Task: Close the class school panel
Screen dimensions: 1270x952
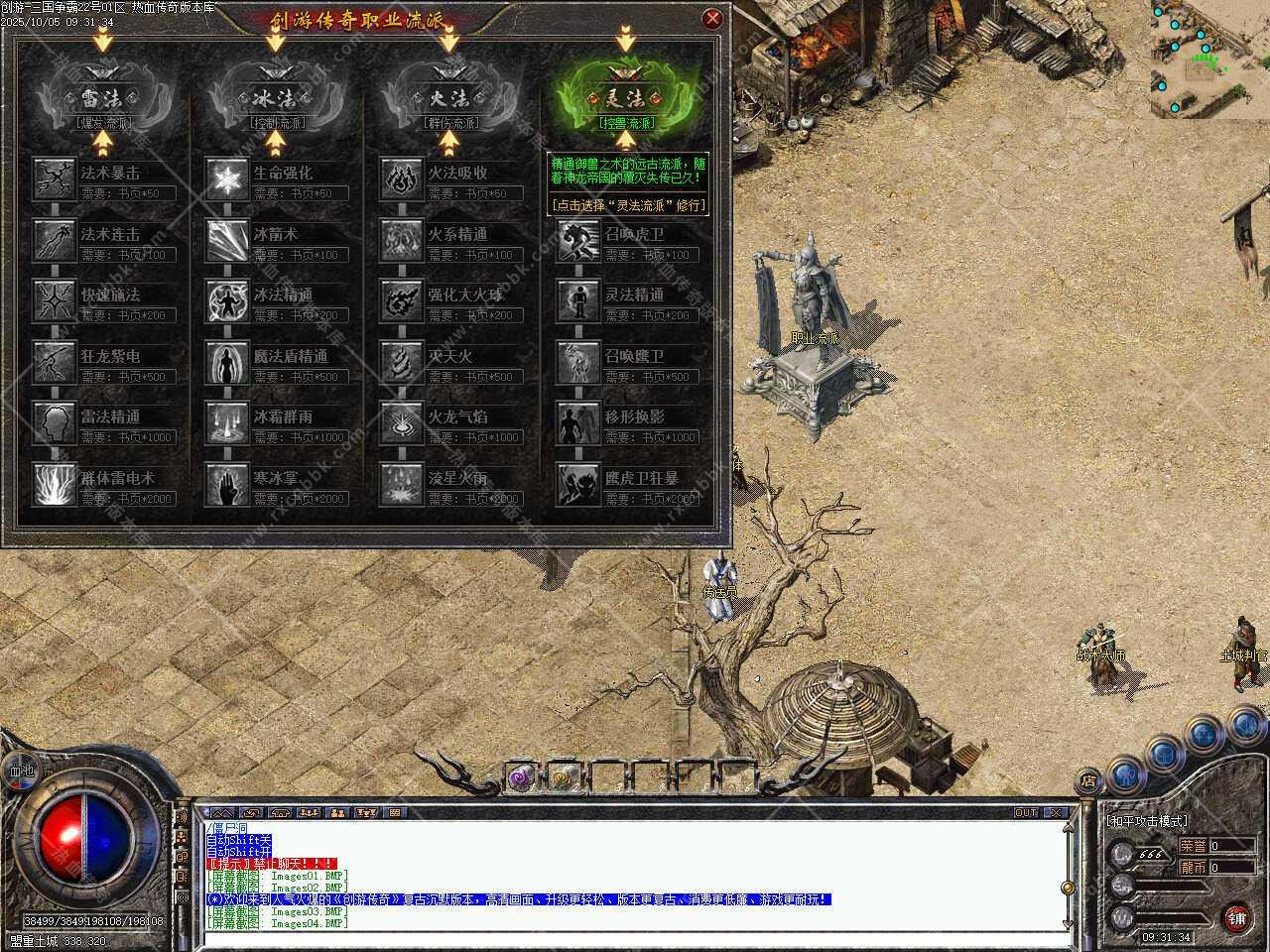Action: [711, 18]
